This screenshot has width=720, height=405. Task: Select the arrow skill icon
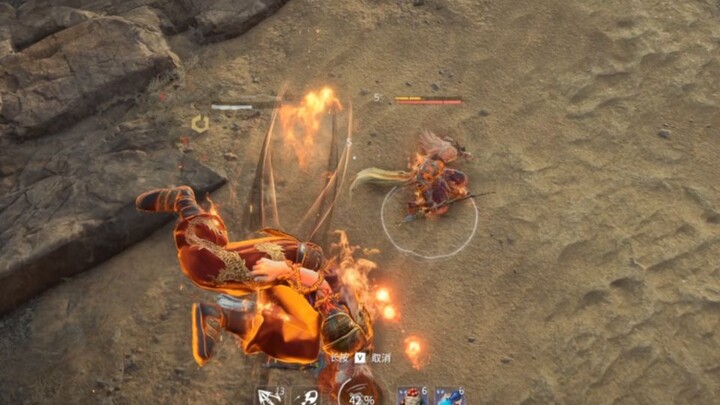pyautogui.click(x=270, y=396)
